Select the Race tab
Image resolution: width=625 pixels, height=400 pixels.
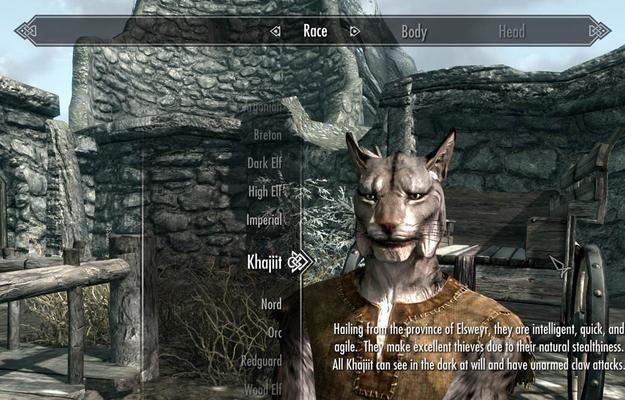[x=315, y=31]
